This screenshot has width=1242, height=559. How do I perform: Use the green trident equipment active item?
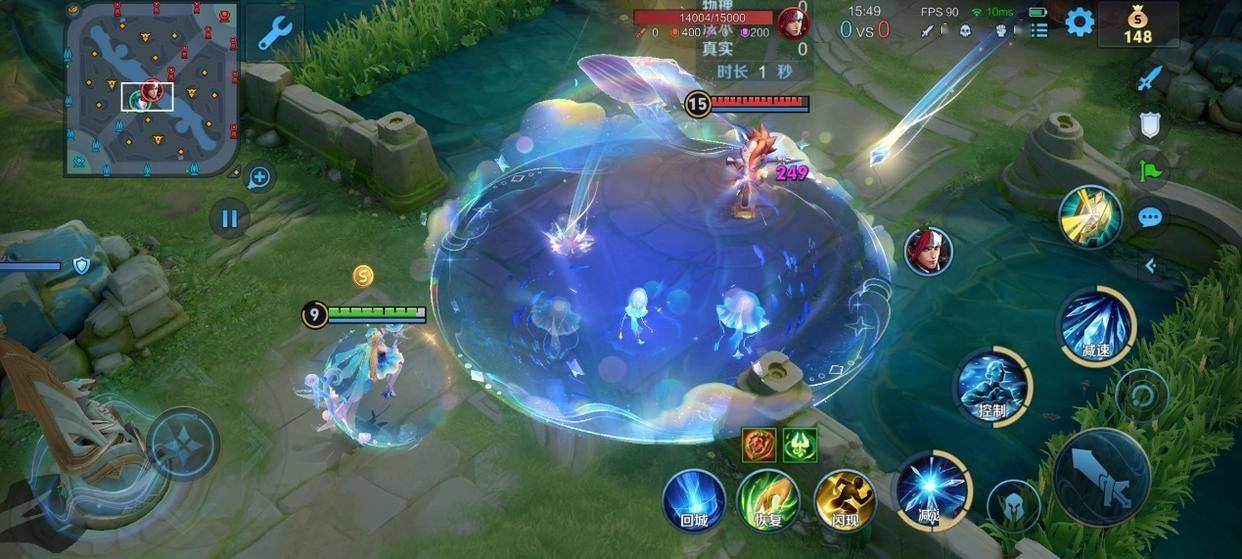click(x=800, y=444)
